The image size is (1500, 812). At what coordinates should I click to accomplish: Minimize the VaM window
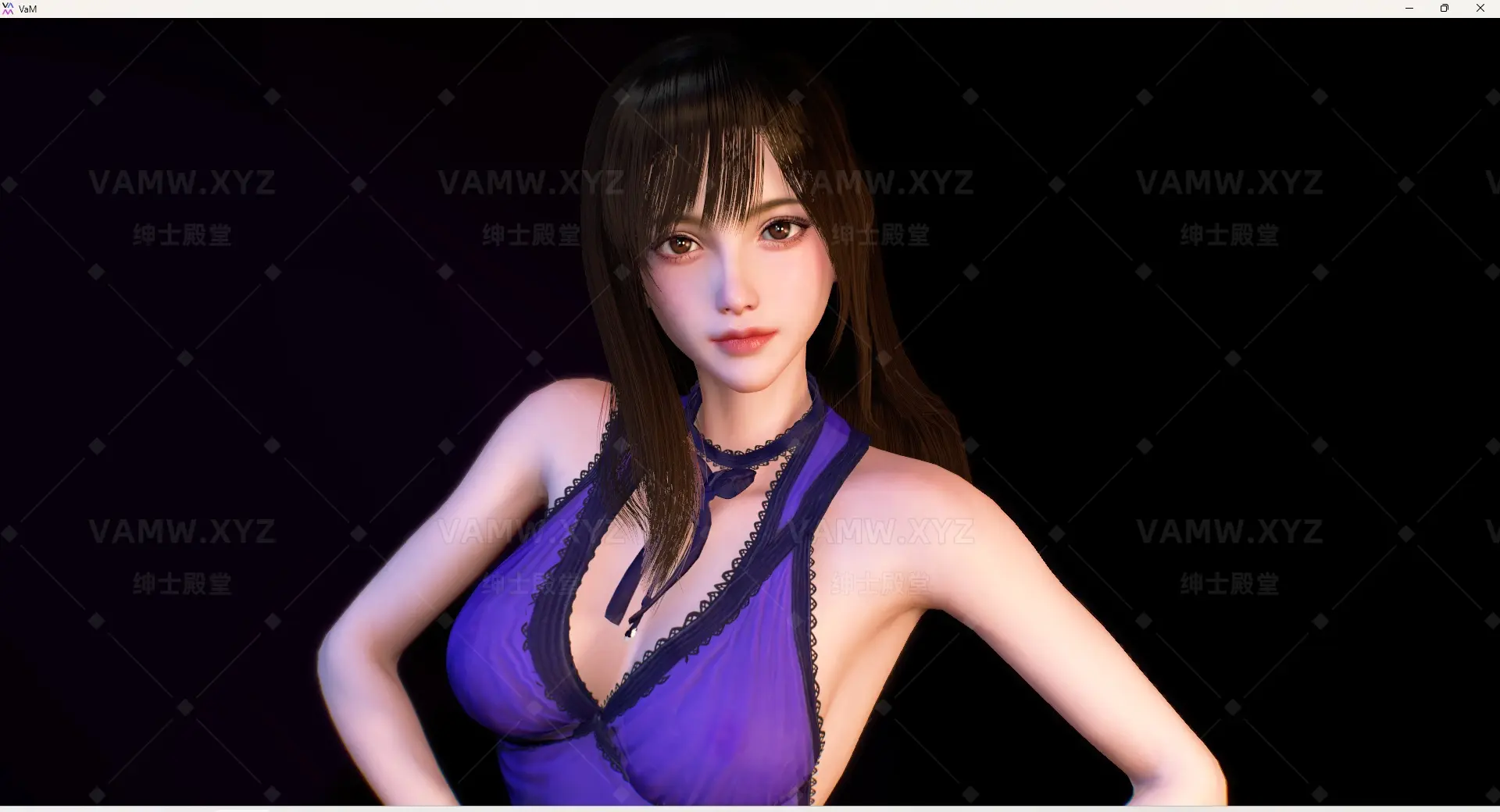(1409, 9)
